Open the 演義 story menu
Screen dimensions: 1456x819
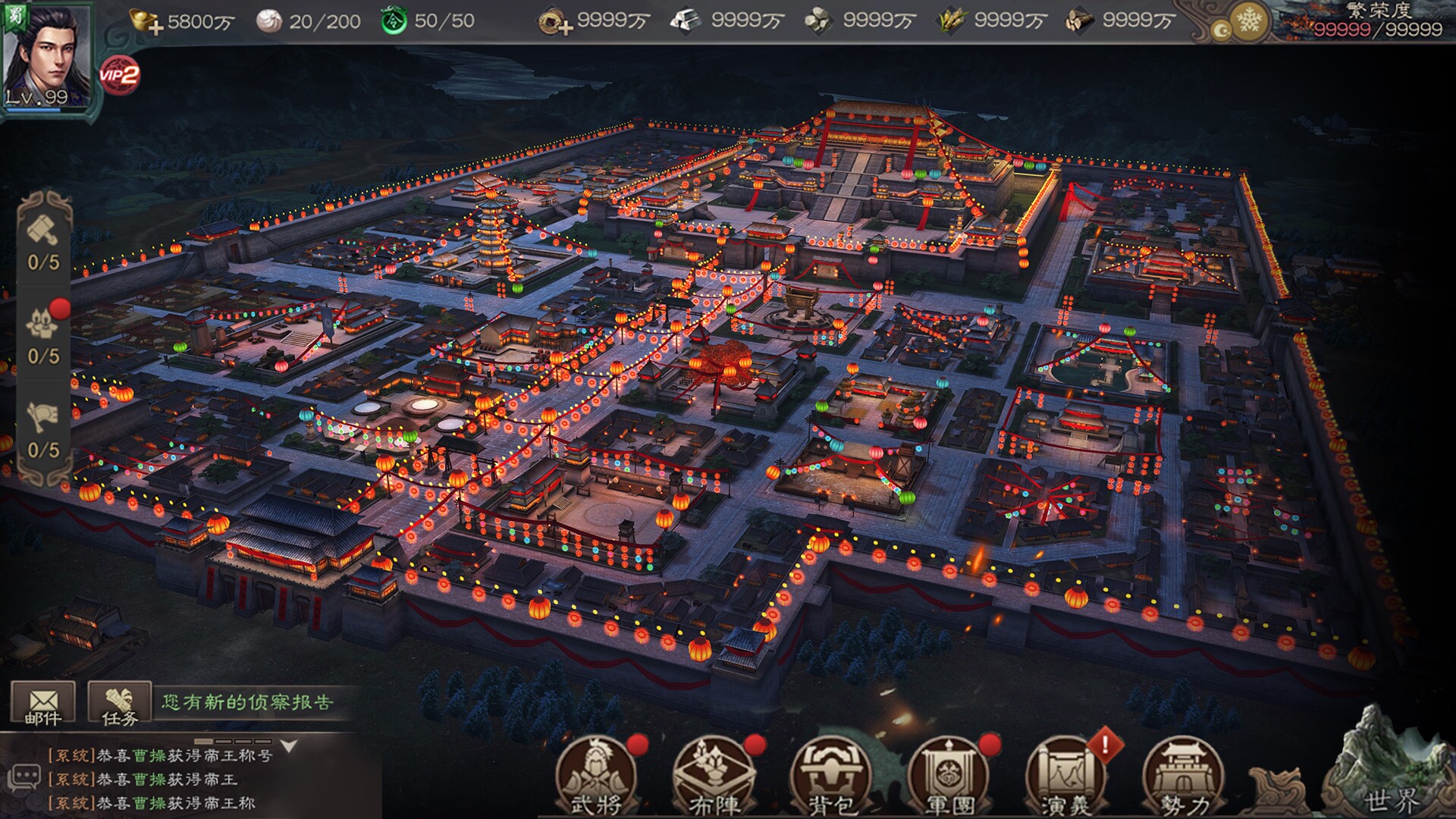[1065, 776]
